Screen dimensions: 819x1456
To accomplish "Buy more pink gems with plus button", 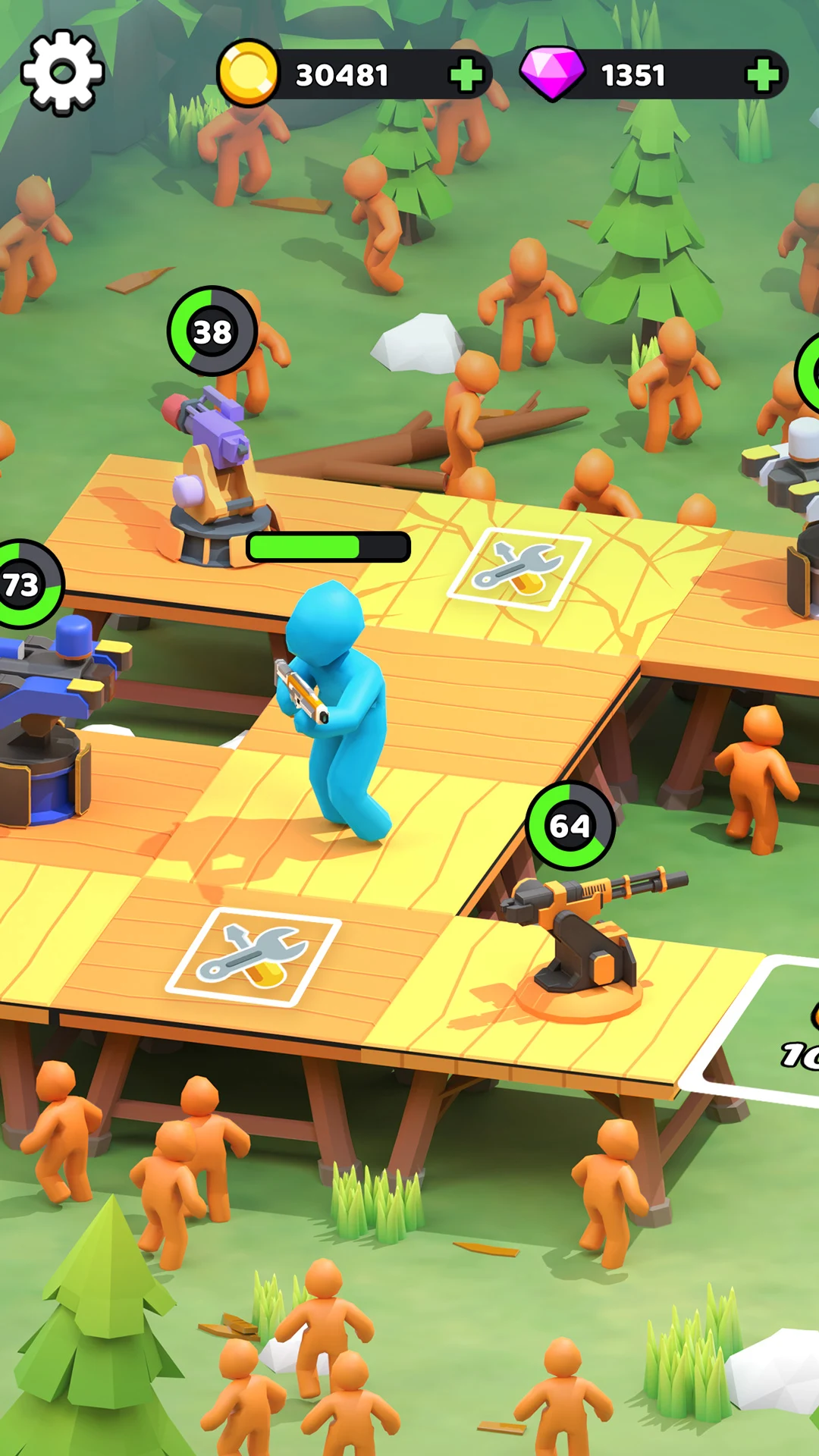I will tap(762, 75).
